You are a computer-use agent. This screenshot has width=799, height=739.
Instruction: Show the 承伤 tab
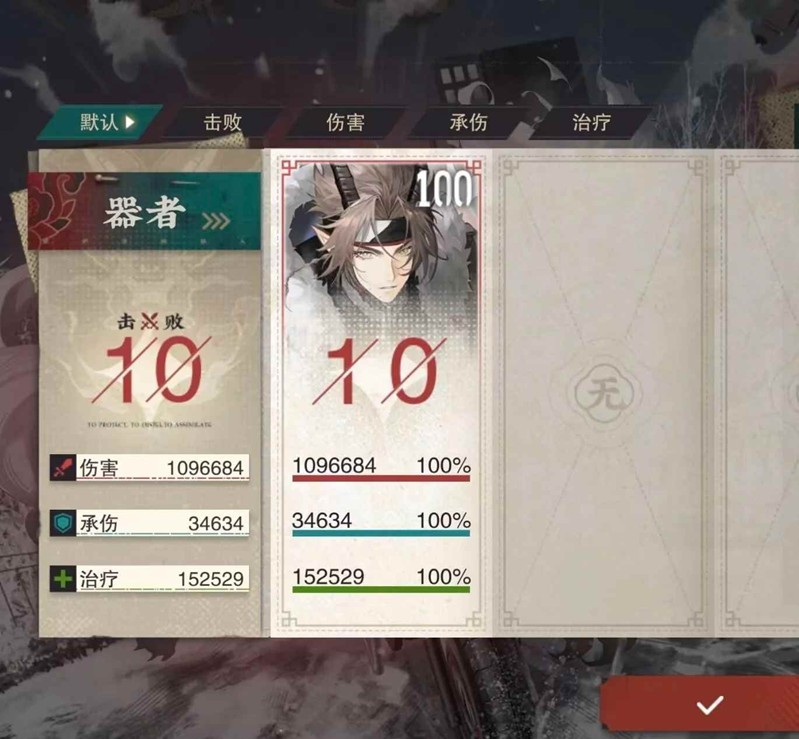point(468,123)
